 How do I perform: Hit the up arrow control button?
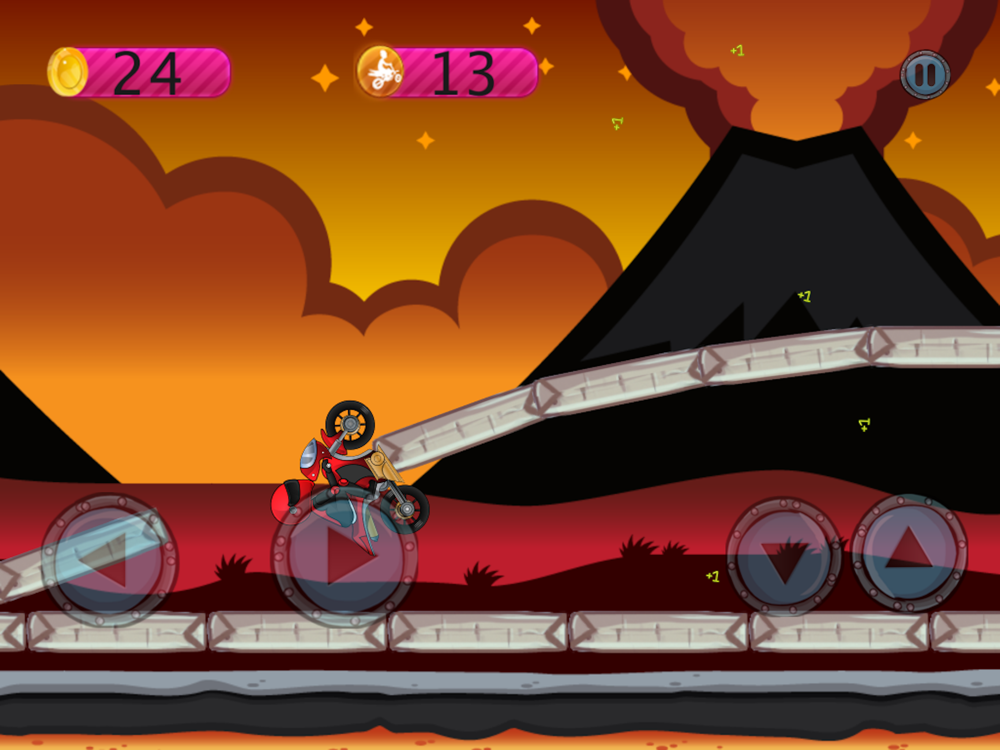(909, 550)
